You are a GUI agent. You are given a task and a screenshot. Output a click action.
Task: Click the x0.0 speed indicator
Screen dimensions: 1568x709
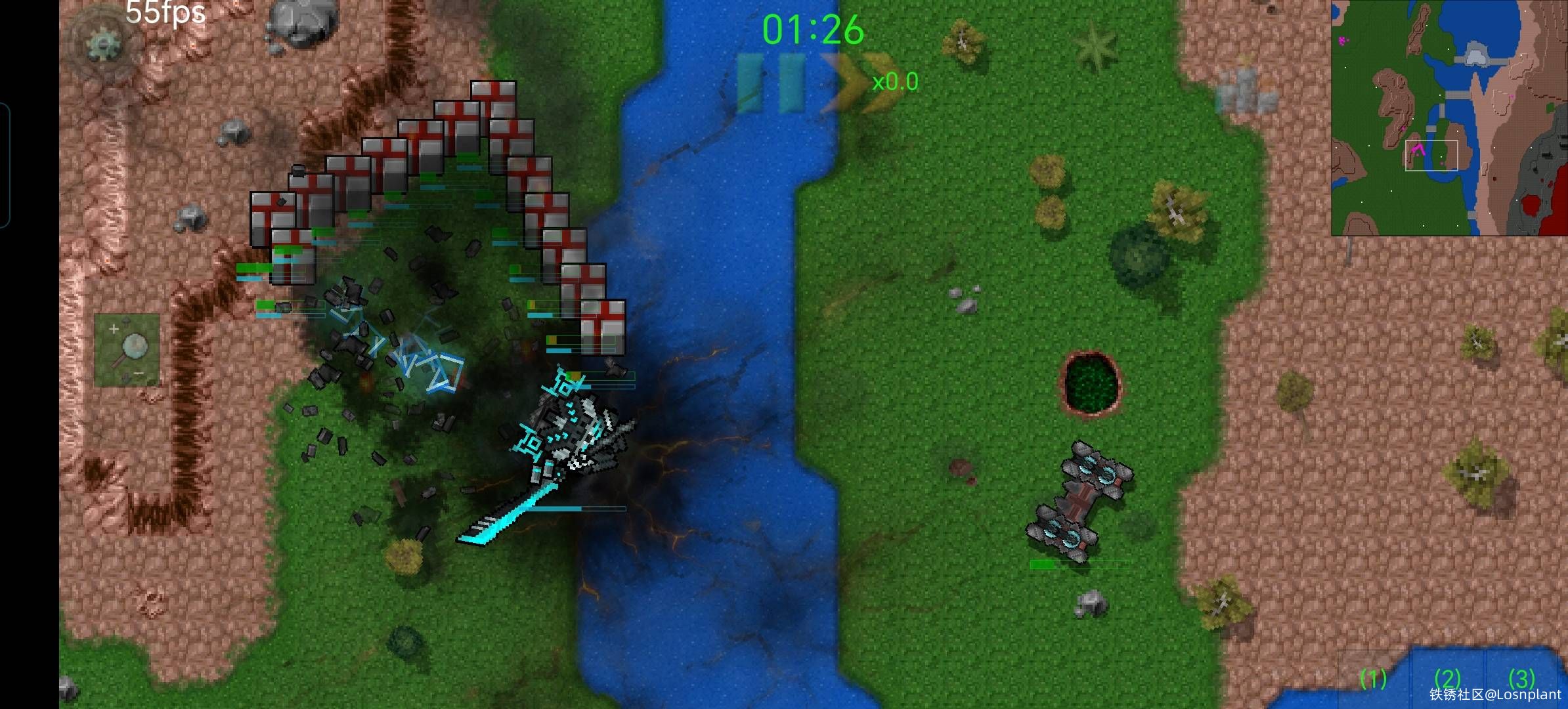896,82
